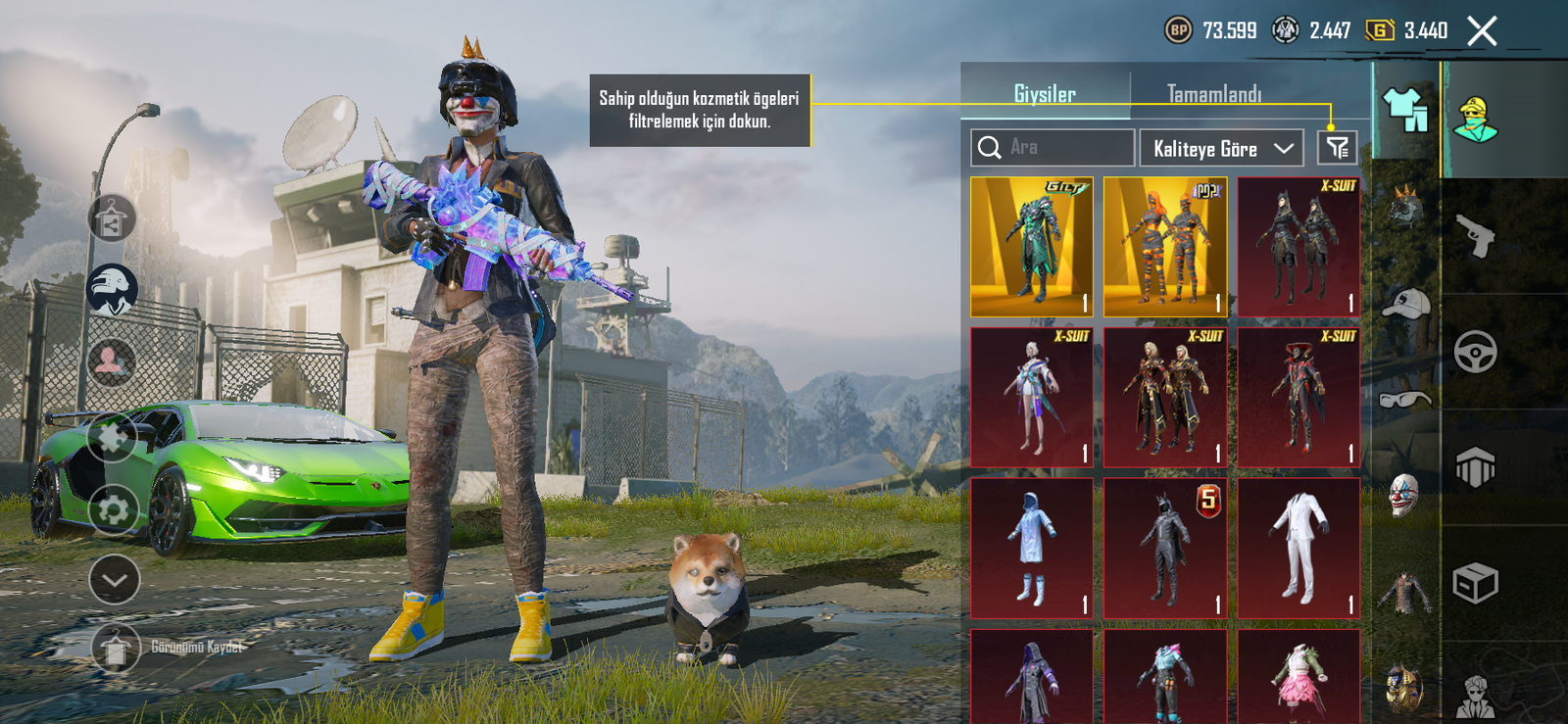The width and height of the screenshot is (1568, 724).
Task: Click the Görünümü Kaydet button
Action: 169,648
